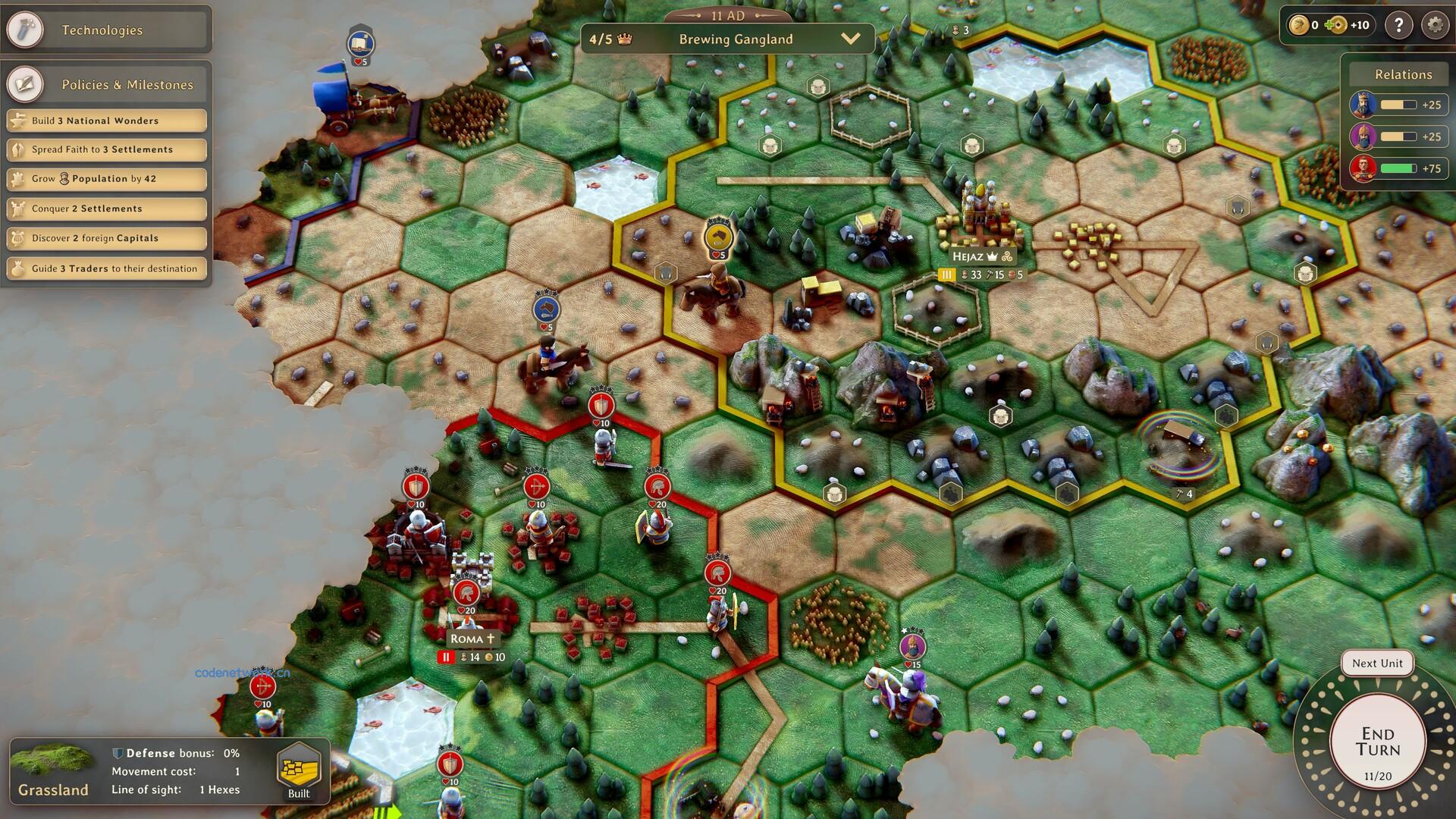Click the gold coin currency icon
Viewport: 1456px width, 819px height.
pos(1298,25)
